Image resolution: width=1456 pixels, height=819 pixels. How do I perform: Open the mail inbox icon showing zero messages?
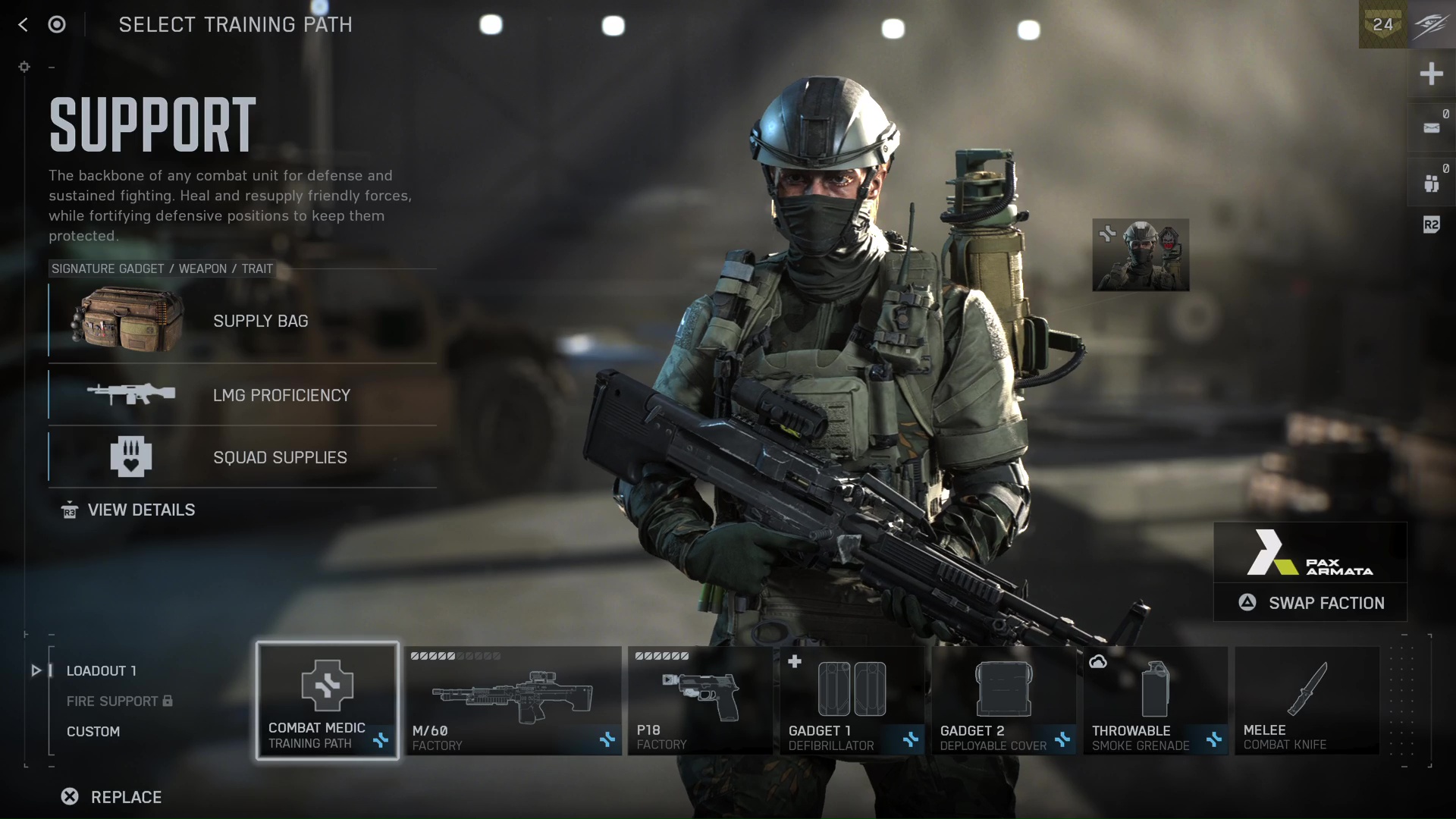coord(1432,127)
